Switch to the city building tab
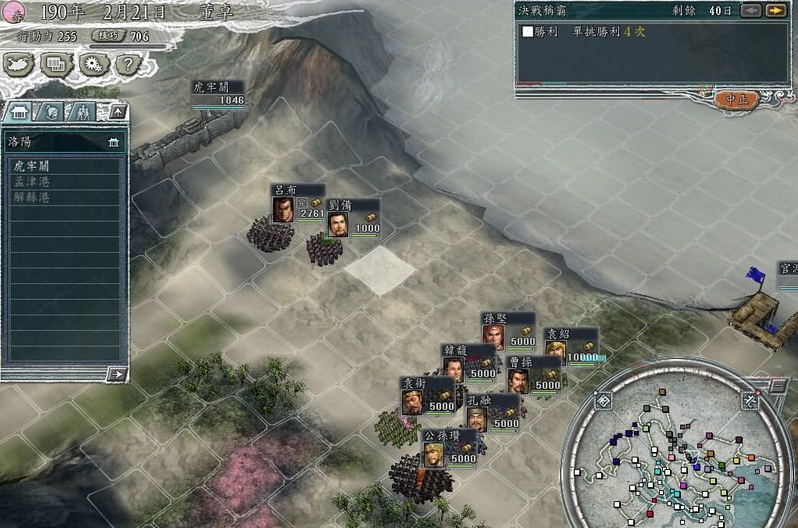The height and width of the screenshot is (528, 798). pos(20,111)
